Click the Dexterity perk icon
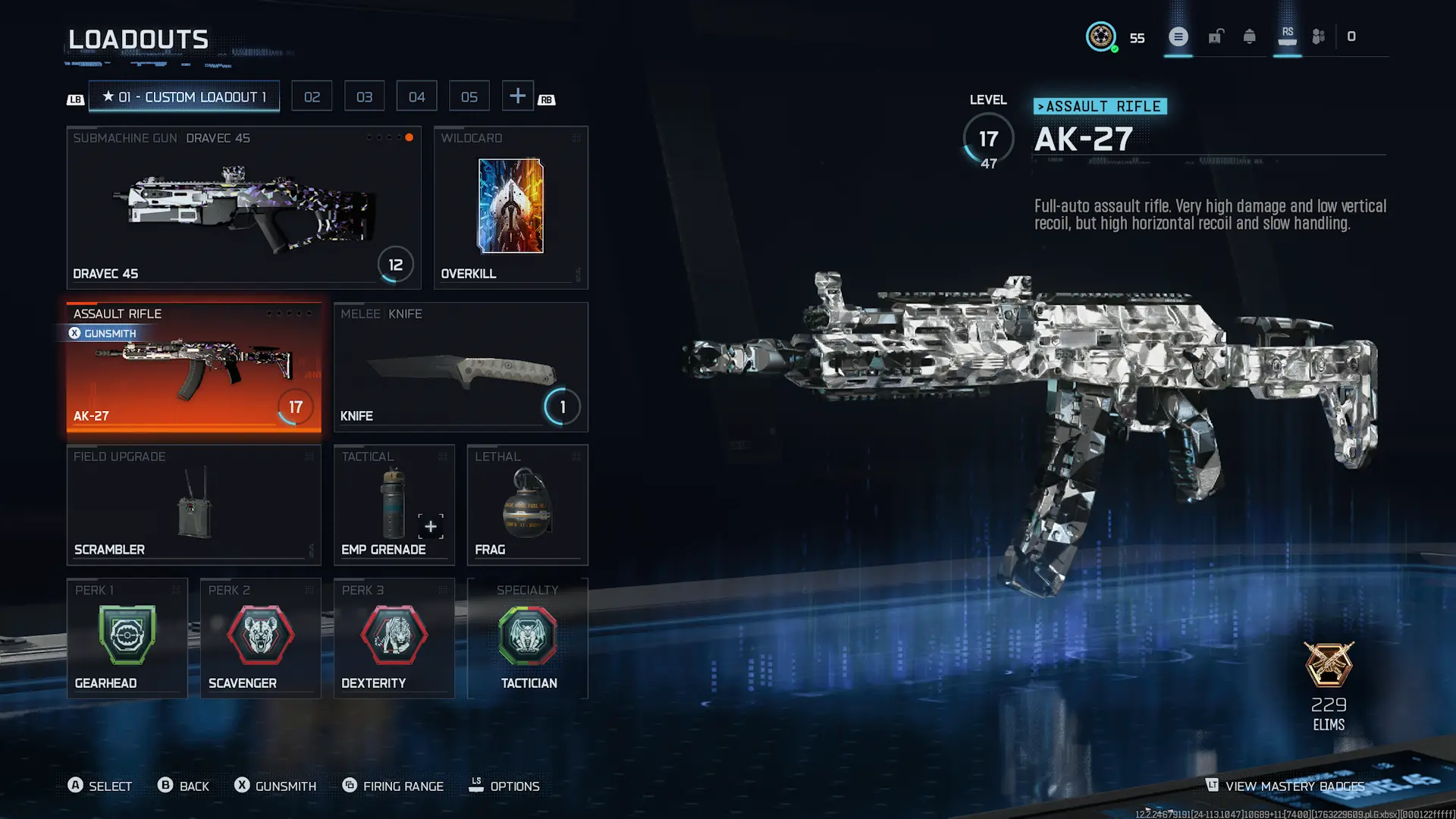Screen dimensions: 1456x819 (x=394, y=635)
